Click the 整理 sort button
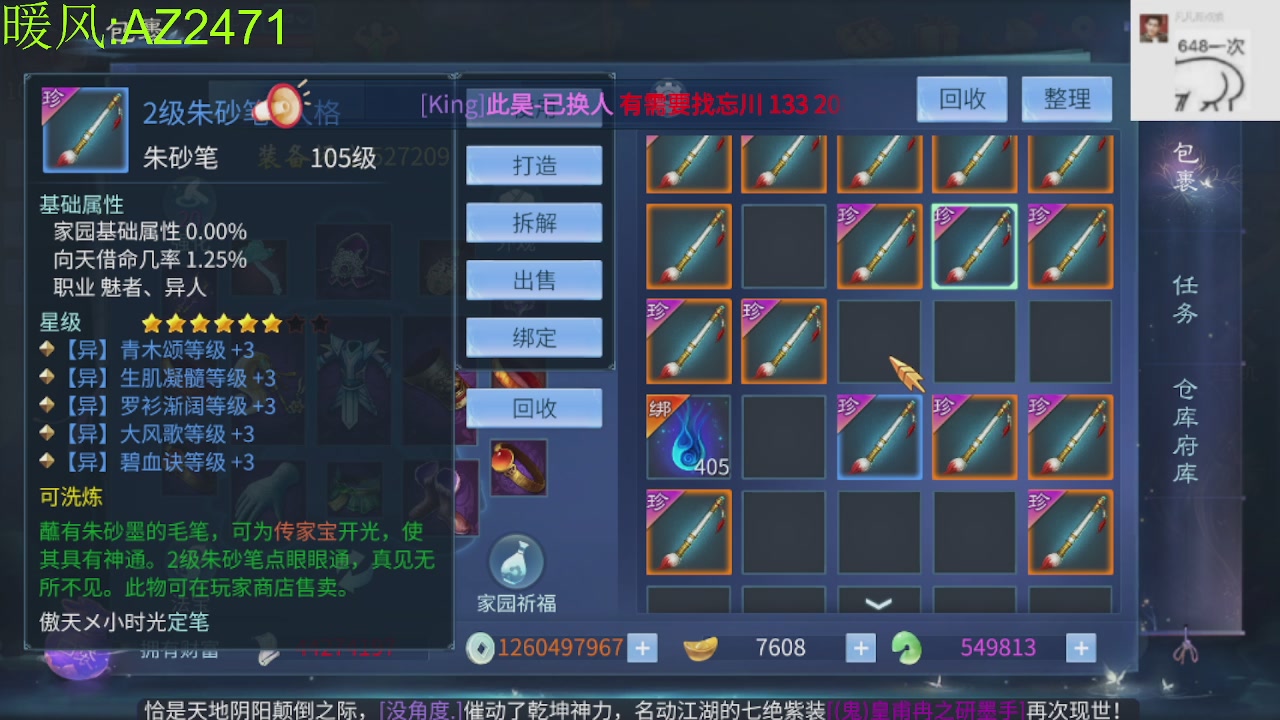The height and width of the screenshot is (720, 1280). tap(1066, 99)
